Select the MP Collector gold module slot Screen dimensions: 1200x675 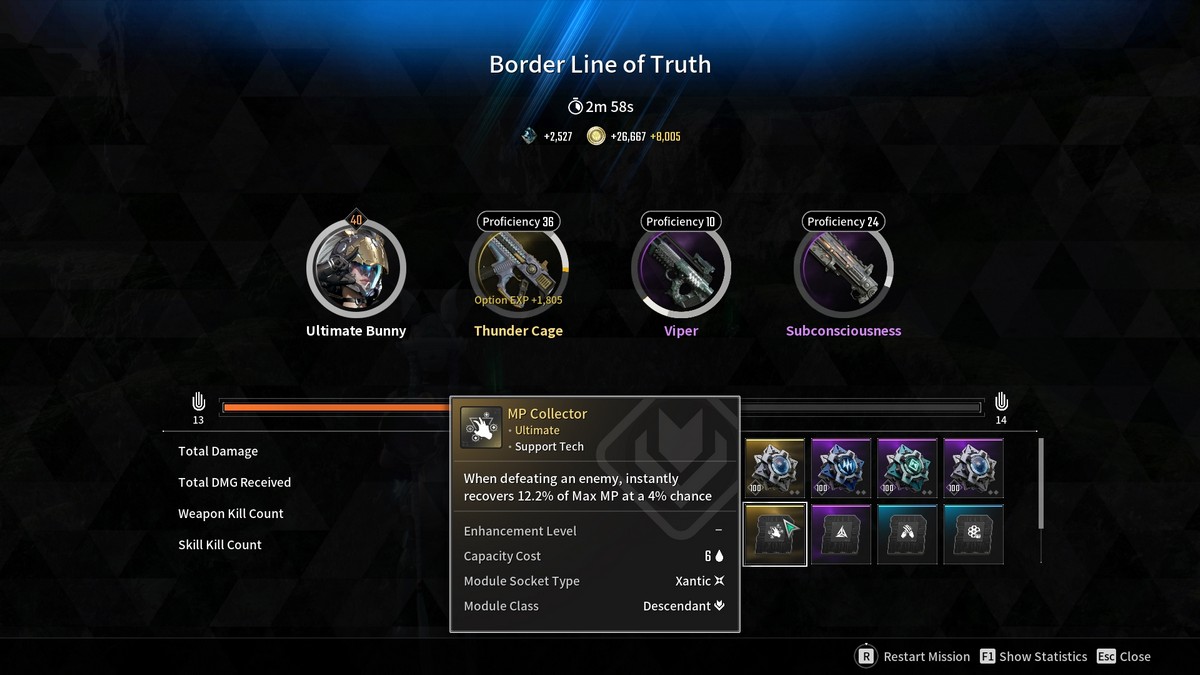tap(775, 534)
